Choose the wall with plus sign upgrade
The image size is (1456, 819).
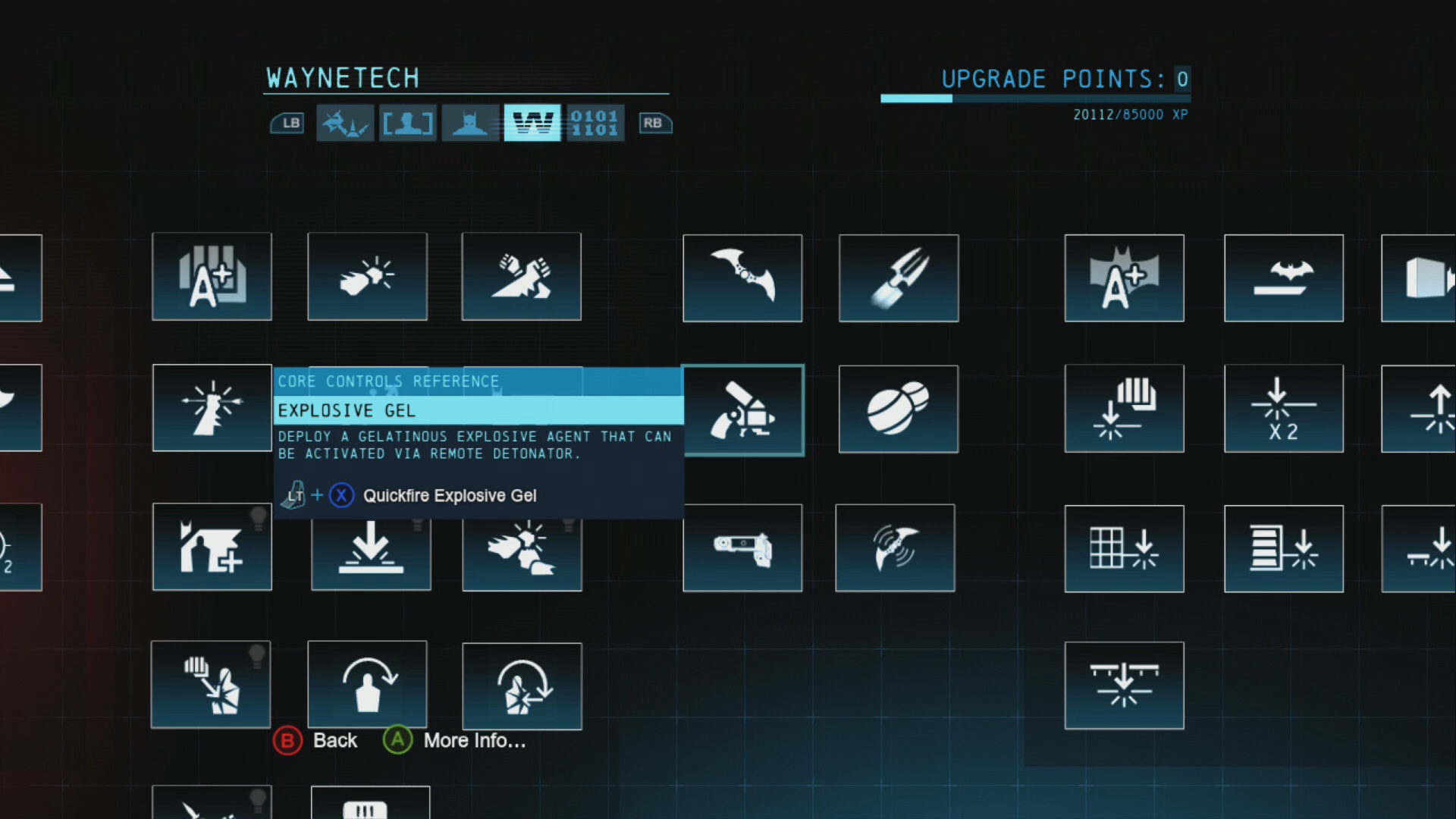click(x=212, y=547)
